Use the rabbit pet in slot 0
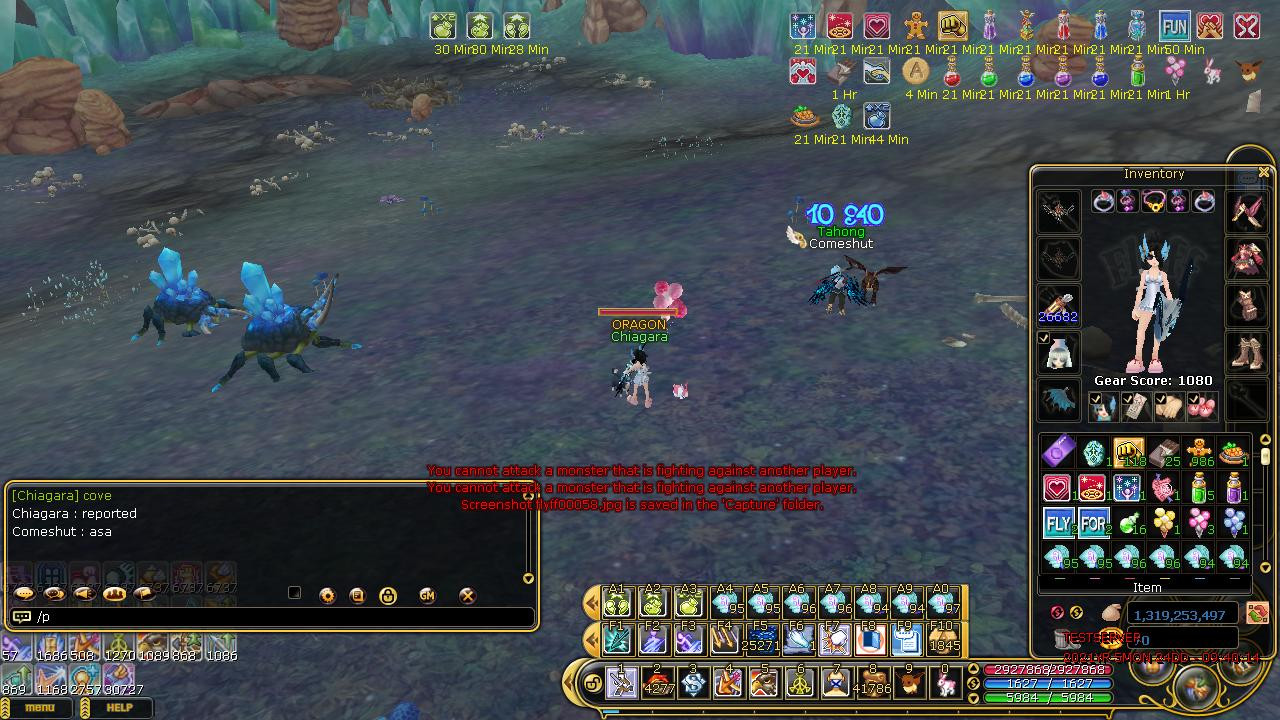 tap(944, 683)
